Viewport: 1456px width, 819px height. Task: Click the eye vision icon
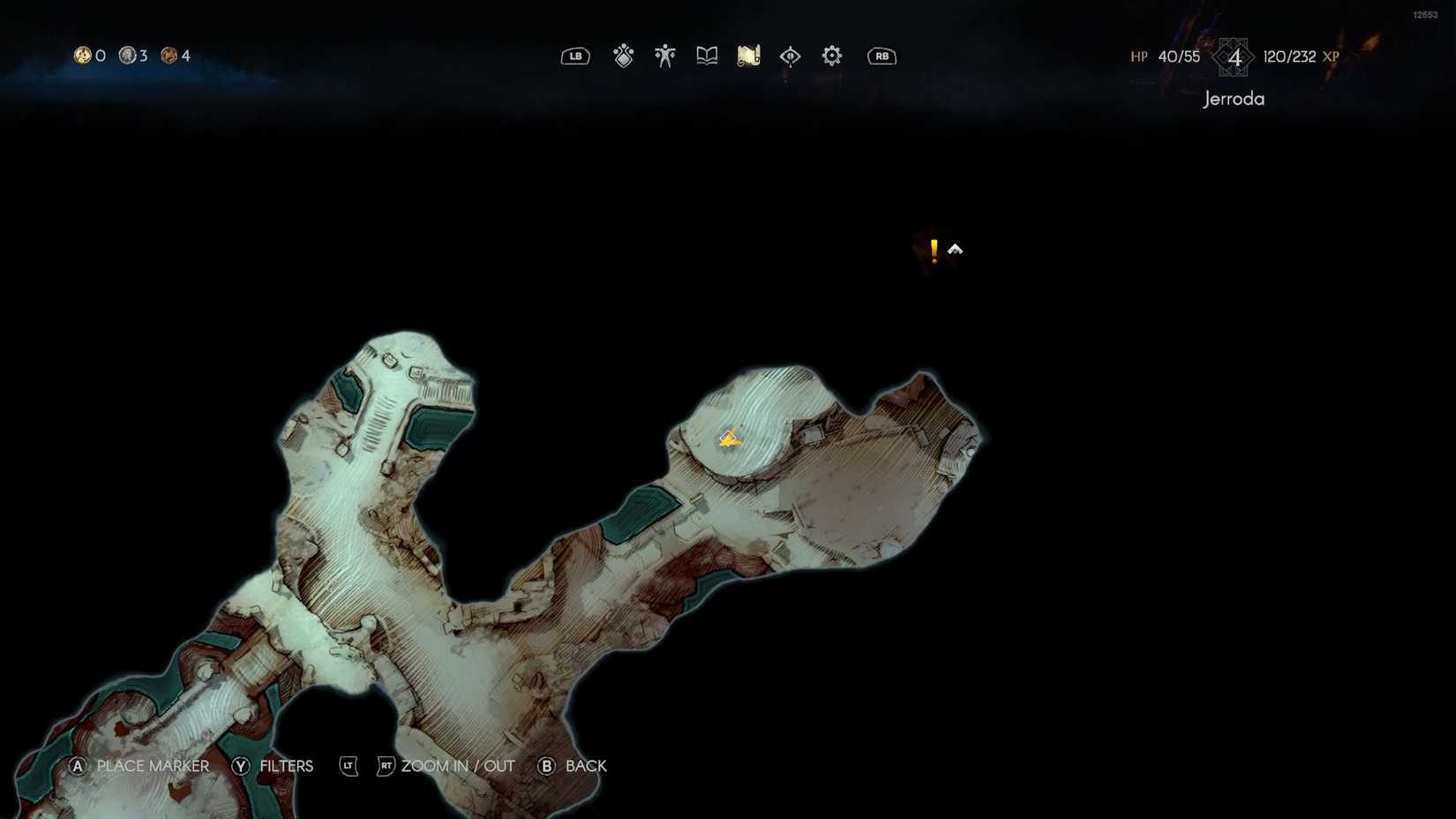point(790,56)
